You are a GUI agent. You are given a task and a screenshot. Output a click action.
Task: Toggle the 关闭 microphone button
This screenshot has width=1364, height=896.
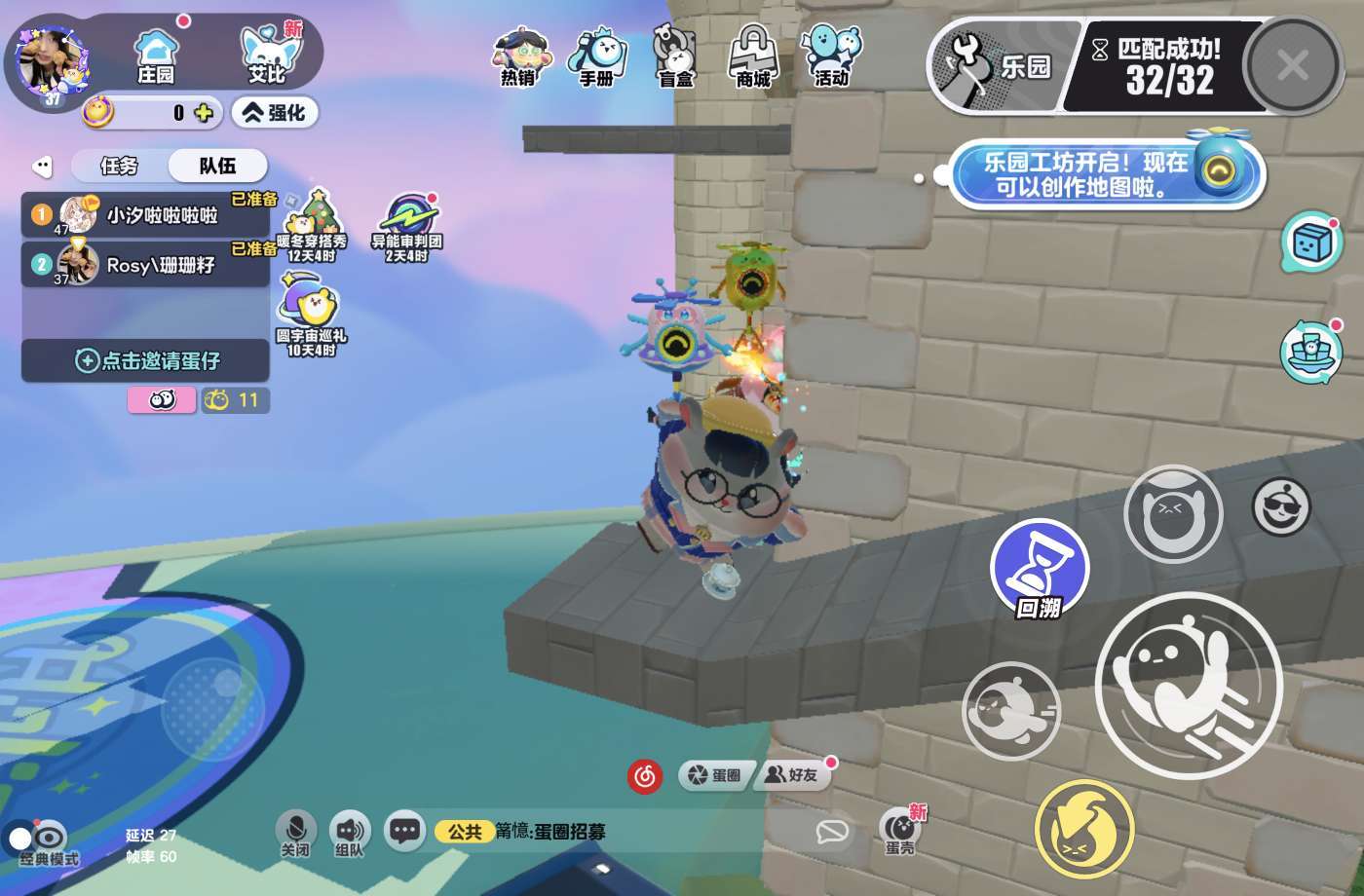tap(294, 833)
